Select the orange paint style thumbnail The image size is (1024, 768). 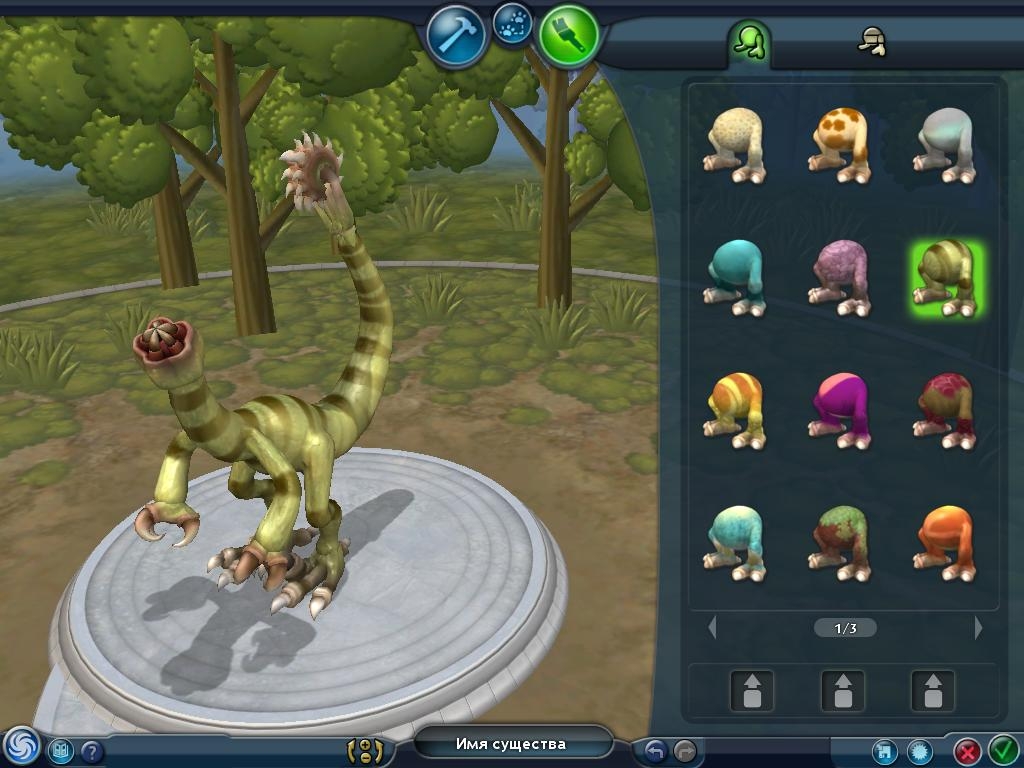pos(945,542)
